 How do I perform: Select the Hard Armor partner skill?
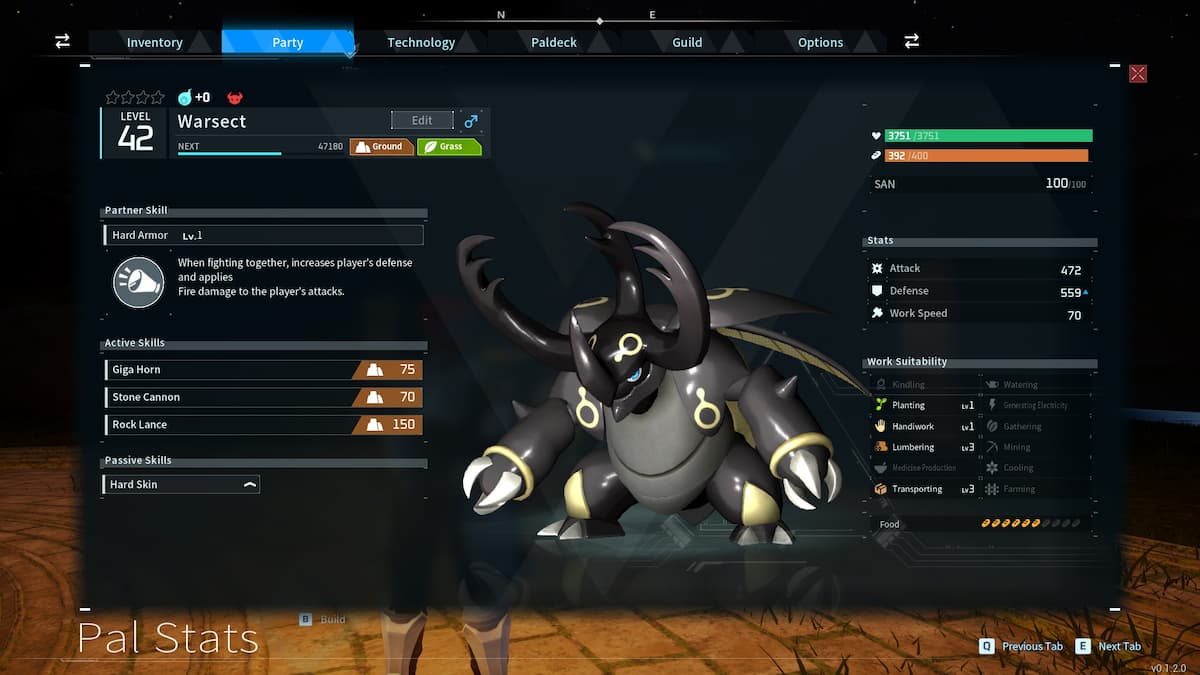(x=263, y=235)
